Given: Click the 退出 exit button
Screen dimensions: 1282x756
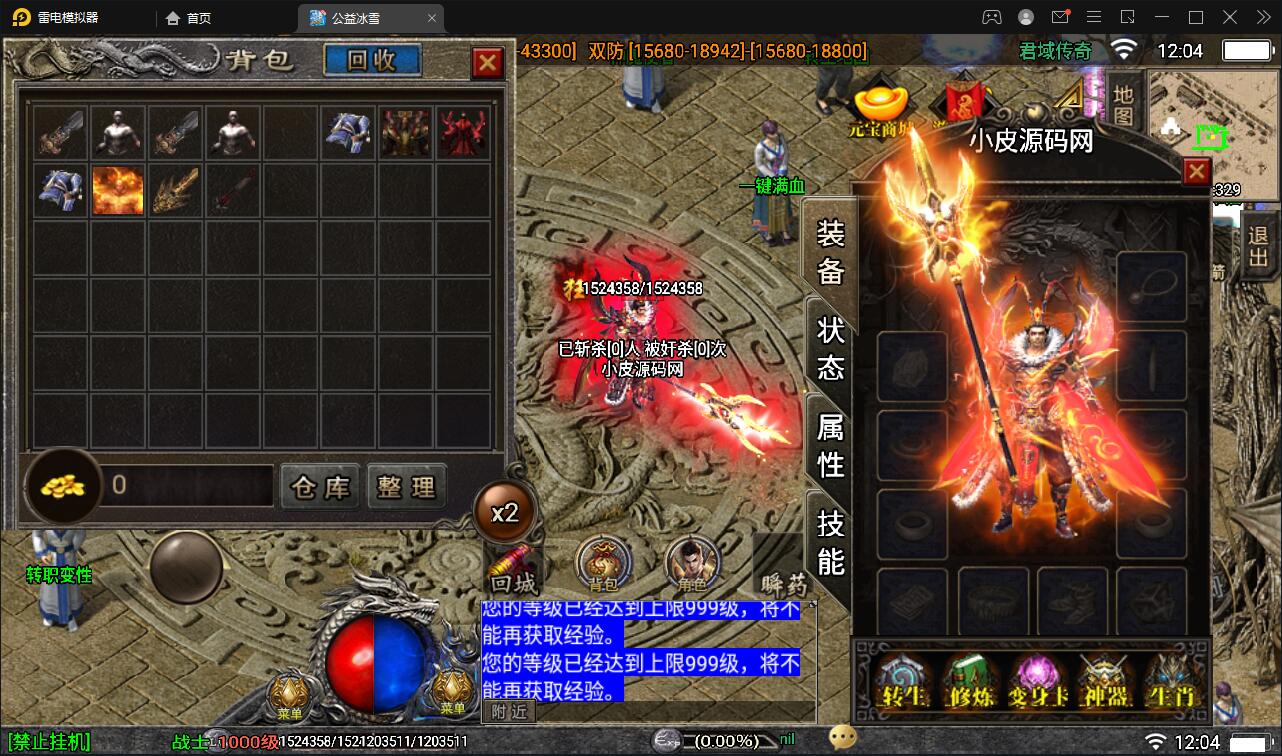Looking at the screenshot, I should pyautogui.click(x=1257, y=248).
